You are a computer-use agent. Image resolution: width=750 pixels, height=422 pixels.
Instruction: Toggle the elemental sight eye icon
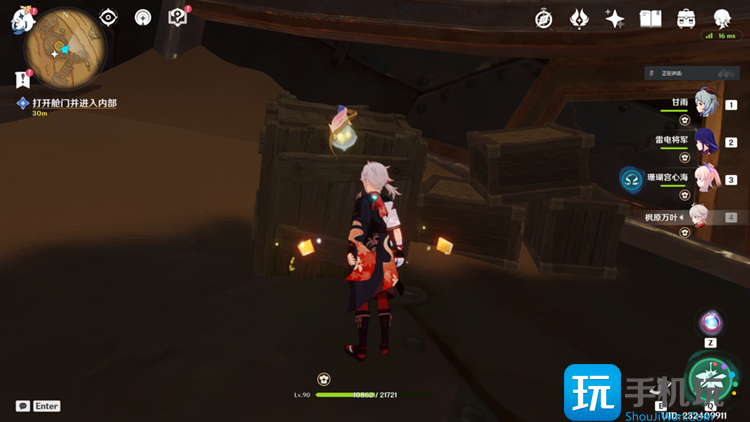pyautogui.click(x=109, y=18)
